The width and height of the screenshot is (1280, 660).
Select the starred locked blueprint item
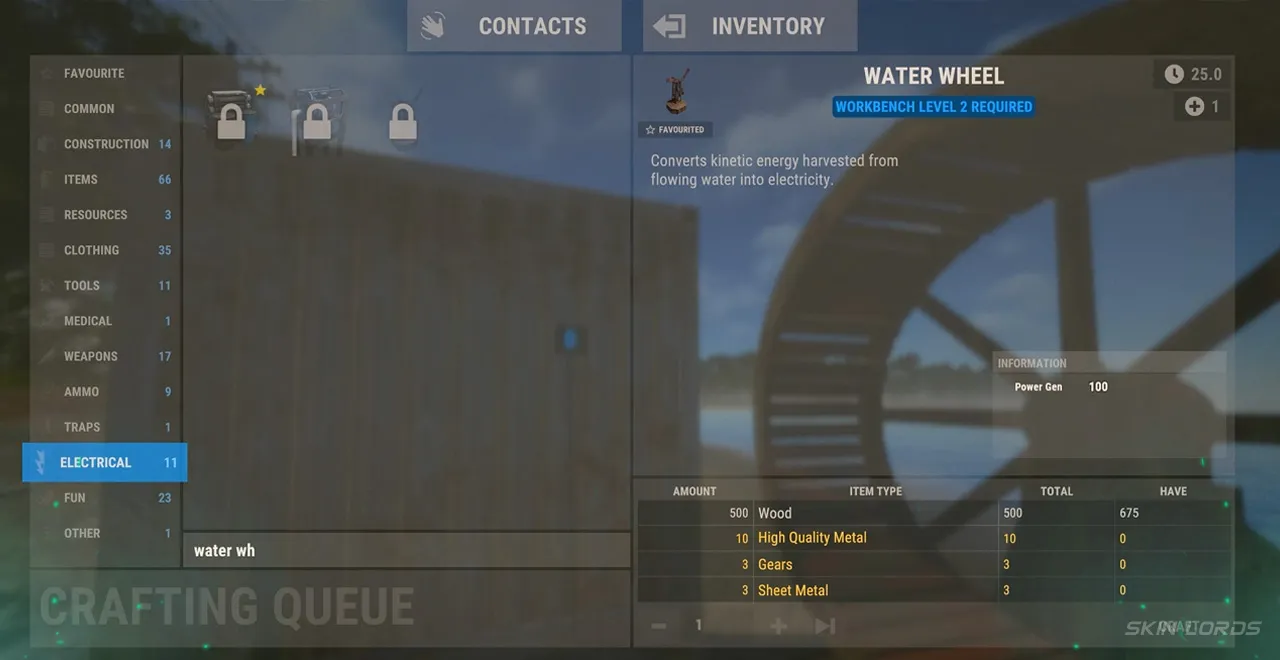click(231, 120)
